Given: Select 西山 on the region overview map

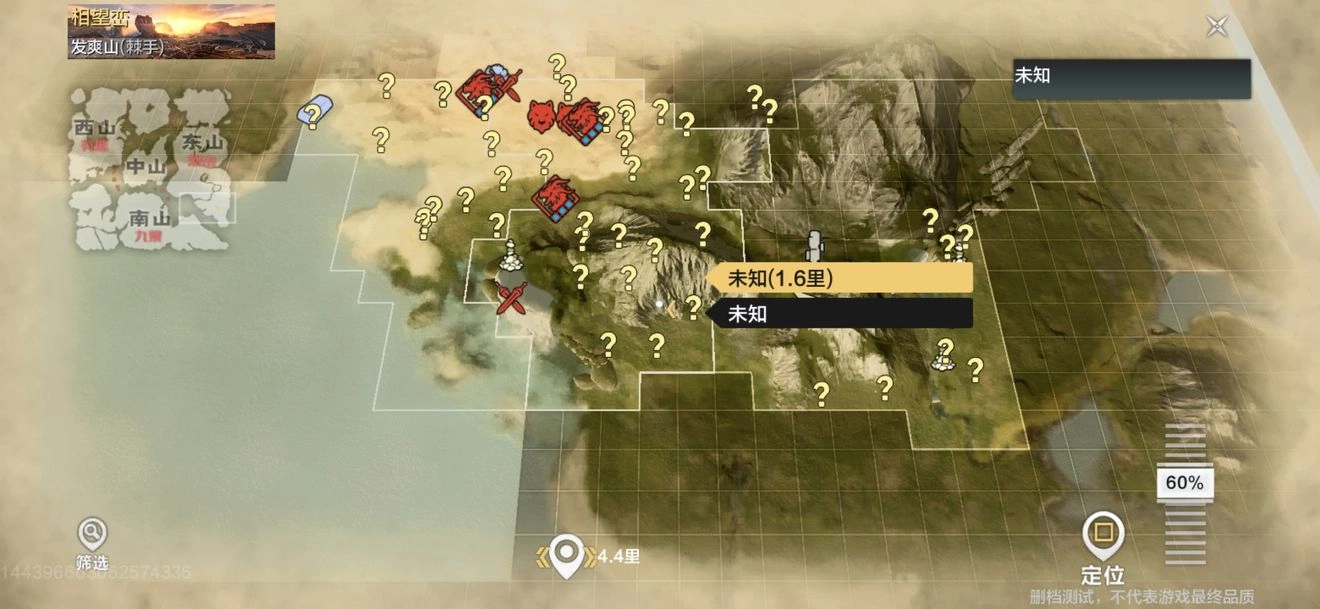Looking at the screenshot, I should pyautogui.click(x=95, y=129).
